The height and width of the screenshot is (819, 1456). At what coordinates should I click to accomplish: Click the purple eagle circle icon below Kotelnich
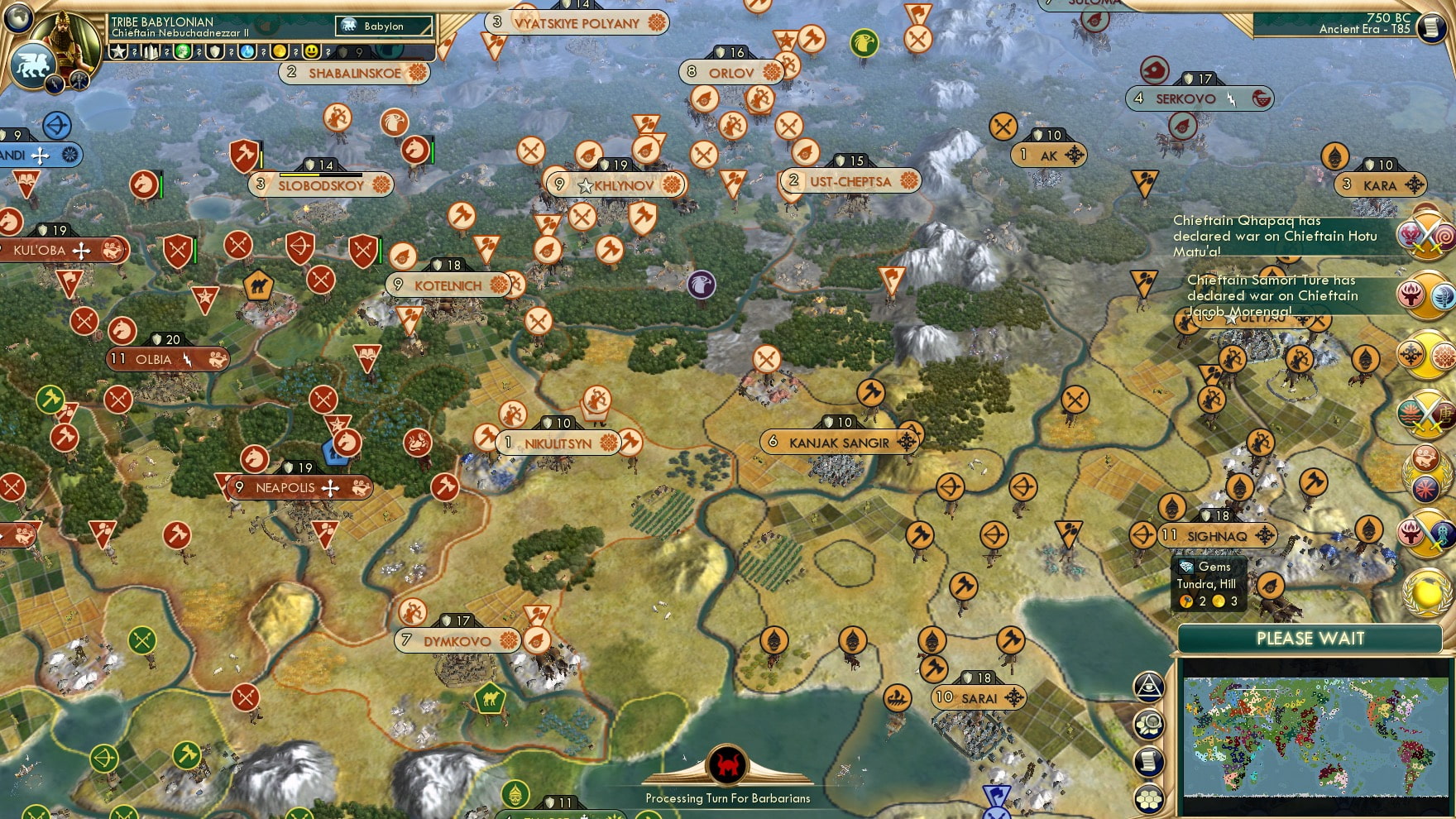703,283
